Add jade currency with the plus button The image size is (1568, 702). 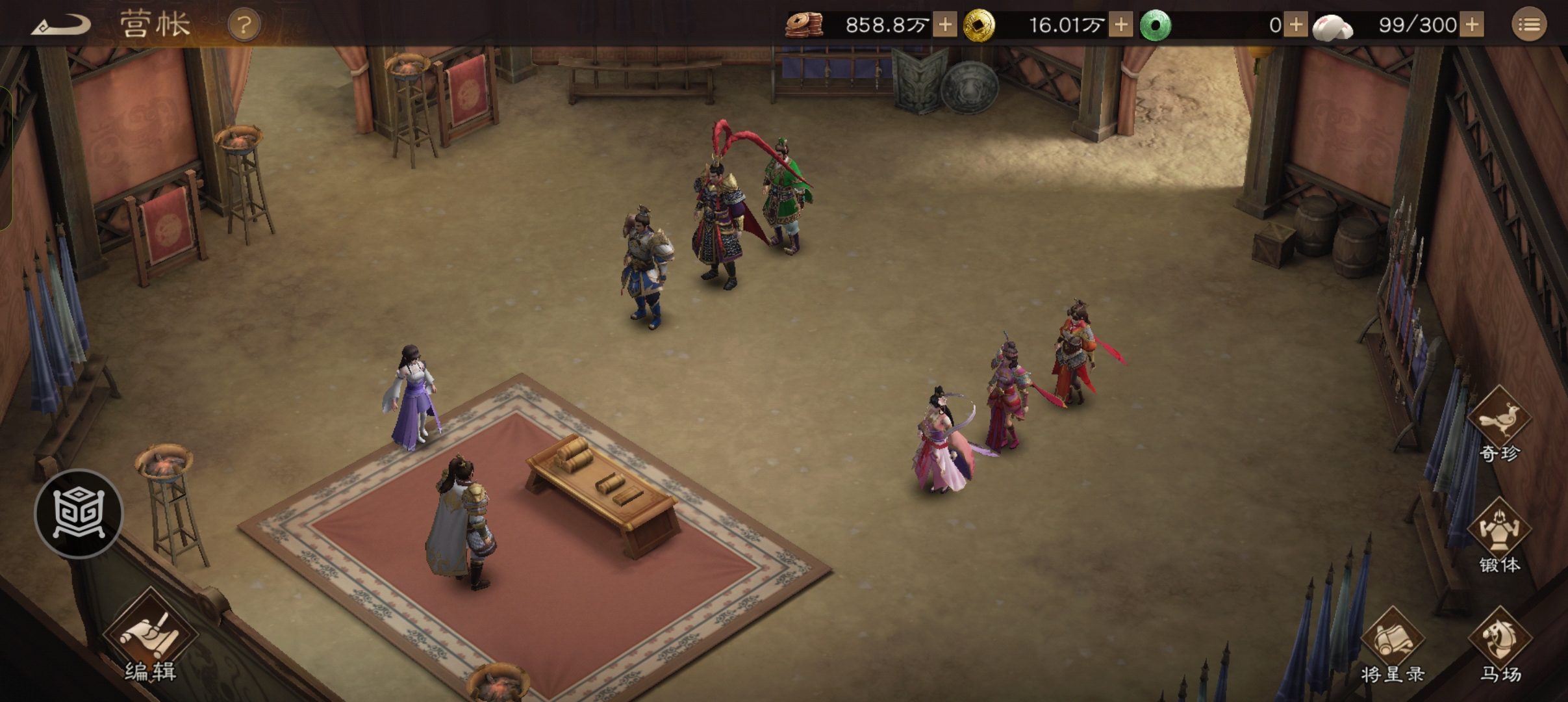(x=1296, y=25)
